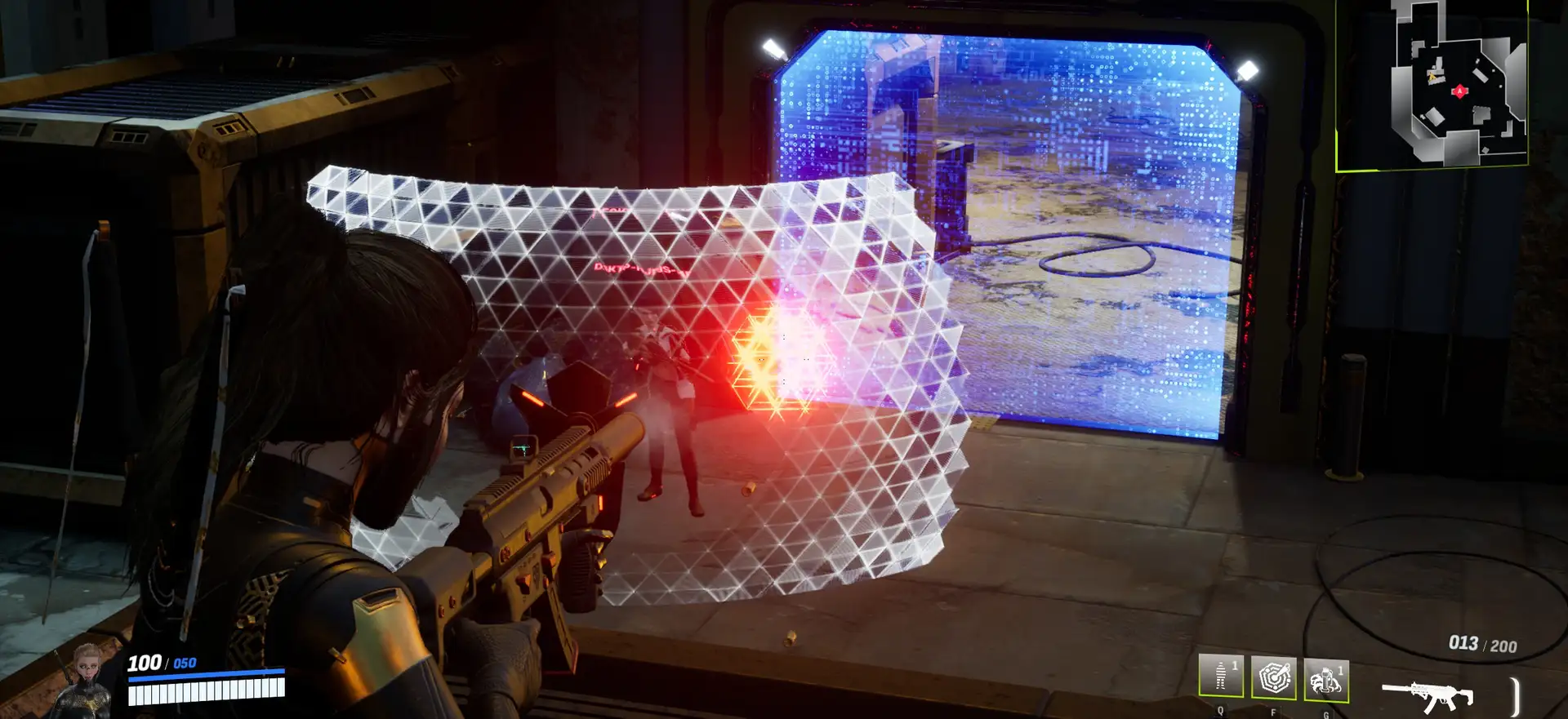Select the submachine gun weapon icon

[1428, 696]
